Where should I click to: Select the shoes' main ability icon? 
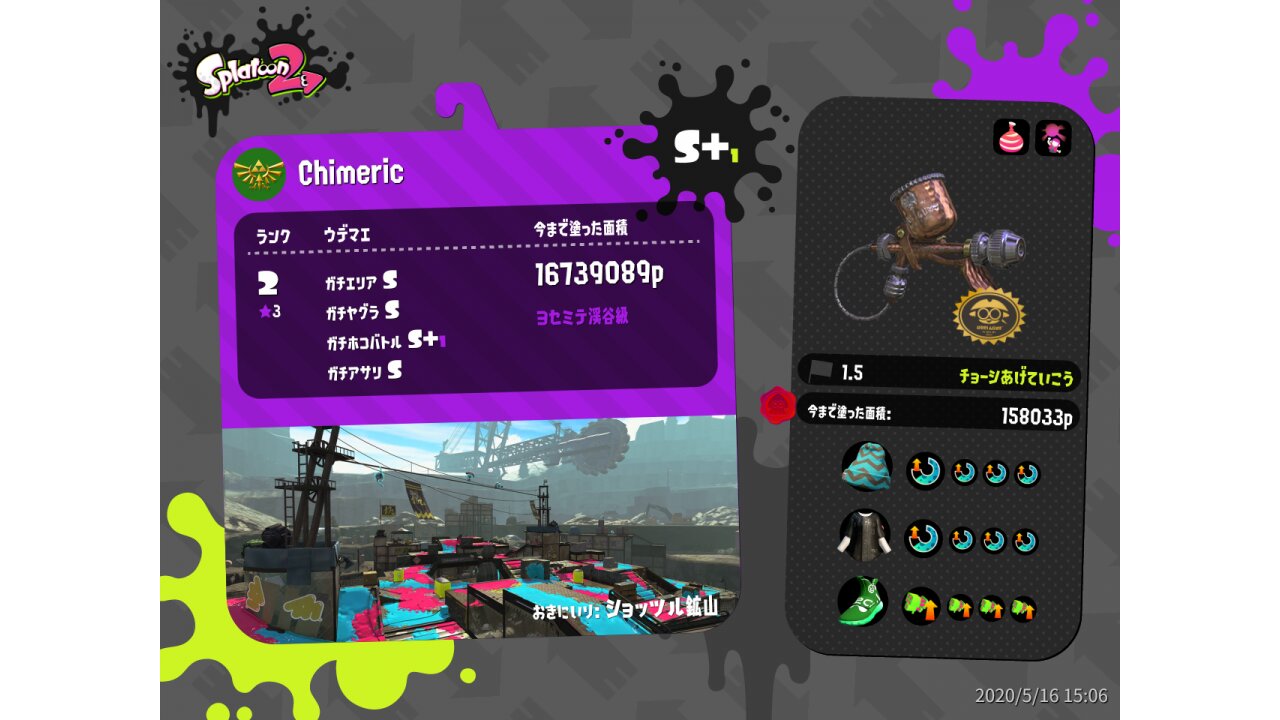(x=921, y=605)
